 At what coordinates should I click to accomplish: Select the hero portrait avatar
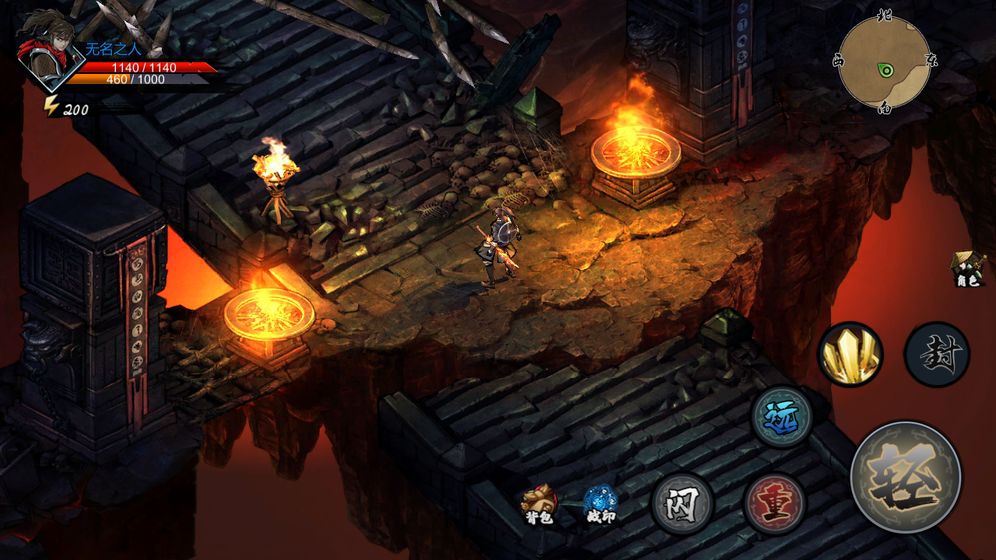tap(47, 48)
